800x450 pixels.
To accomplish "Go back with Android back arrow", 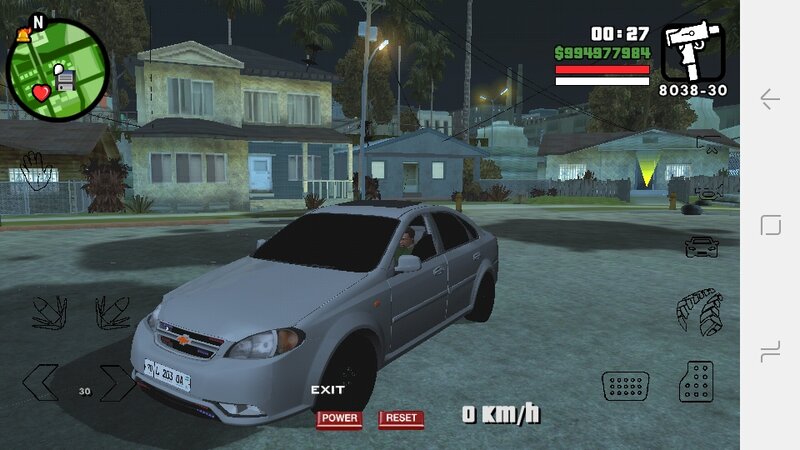I will tap(770, 98).
